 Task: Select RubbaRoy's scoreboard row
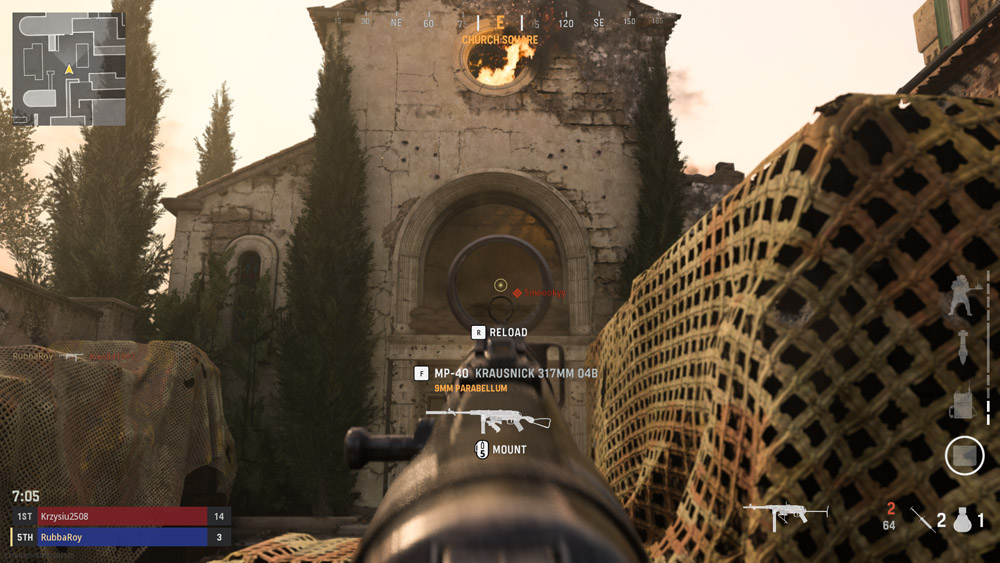(x=121, y=537)
